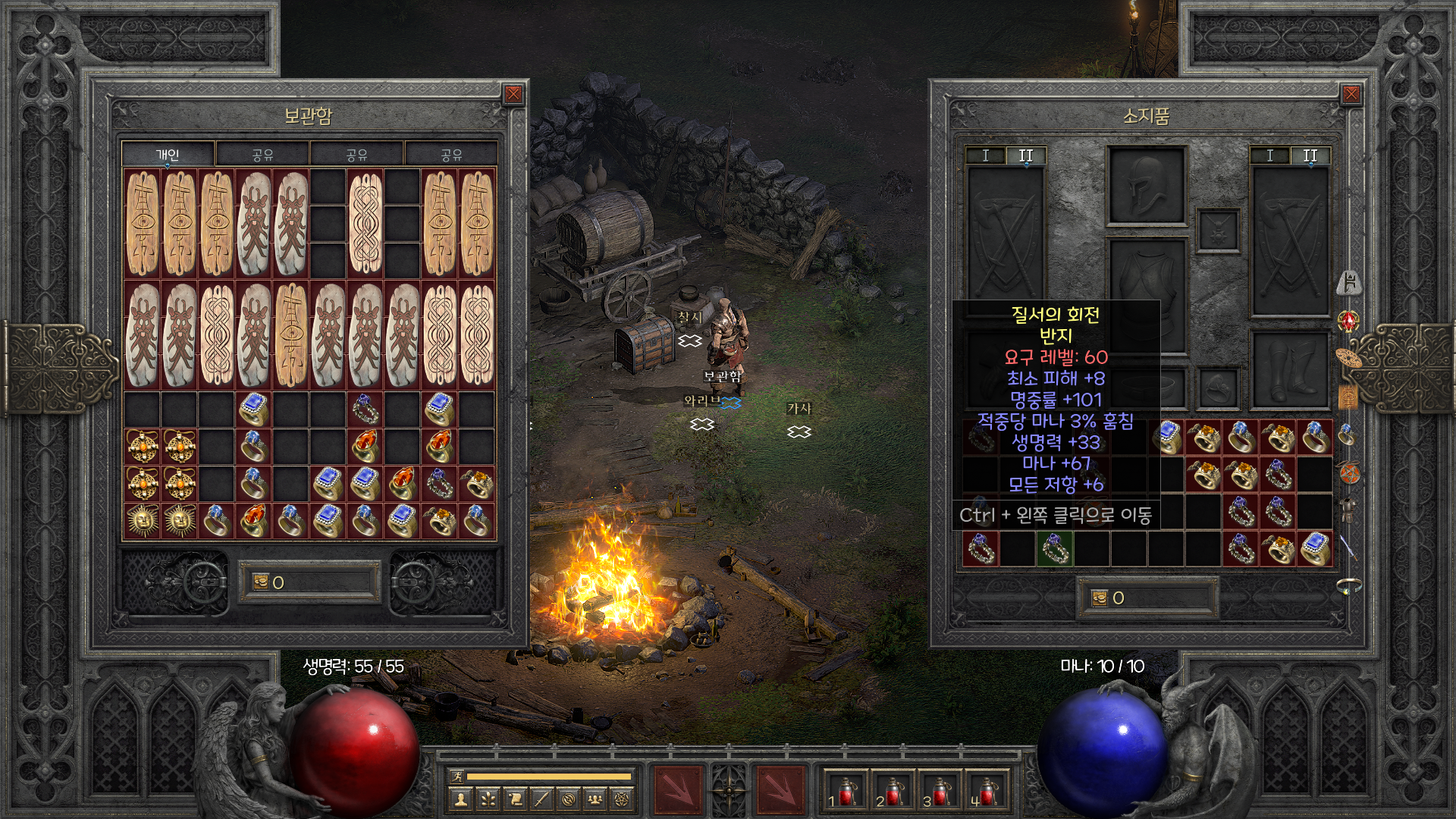Toggle the run/walk icon beside stamina bar
Image resolution: width=1456 pixels, height=819 pixels.
tap(457, 776)
